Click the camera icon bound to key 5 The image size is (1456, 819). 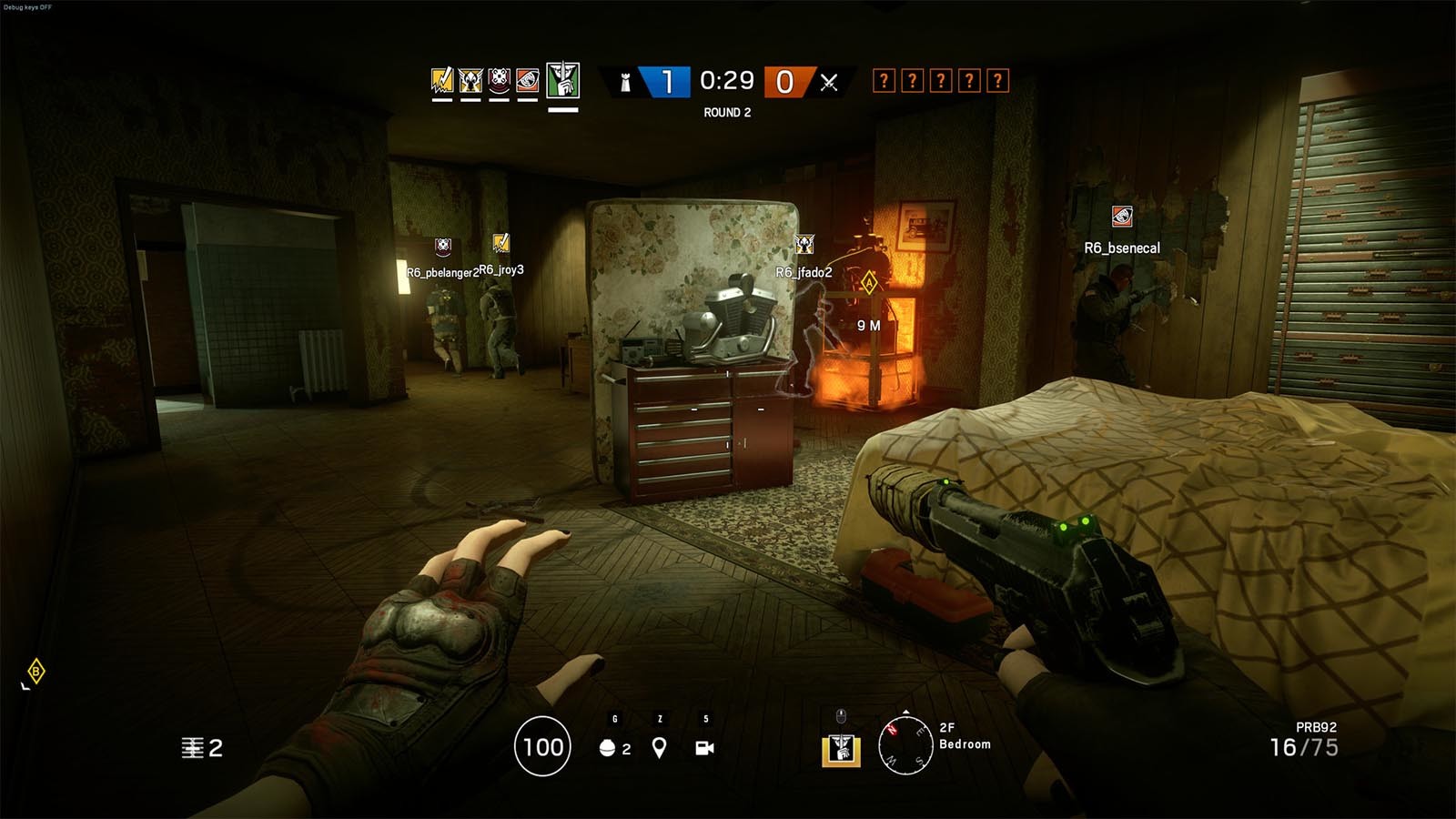[703, 746]
